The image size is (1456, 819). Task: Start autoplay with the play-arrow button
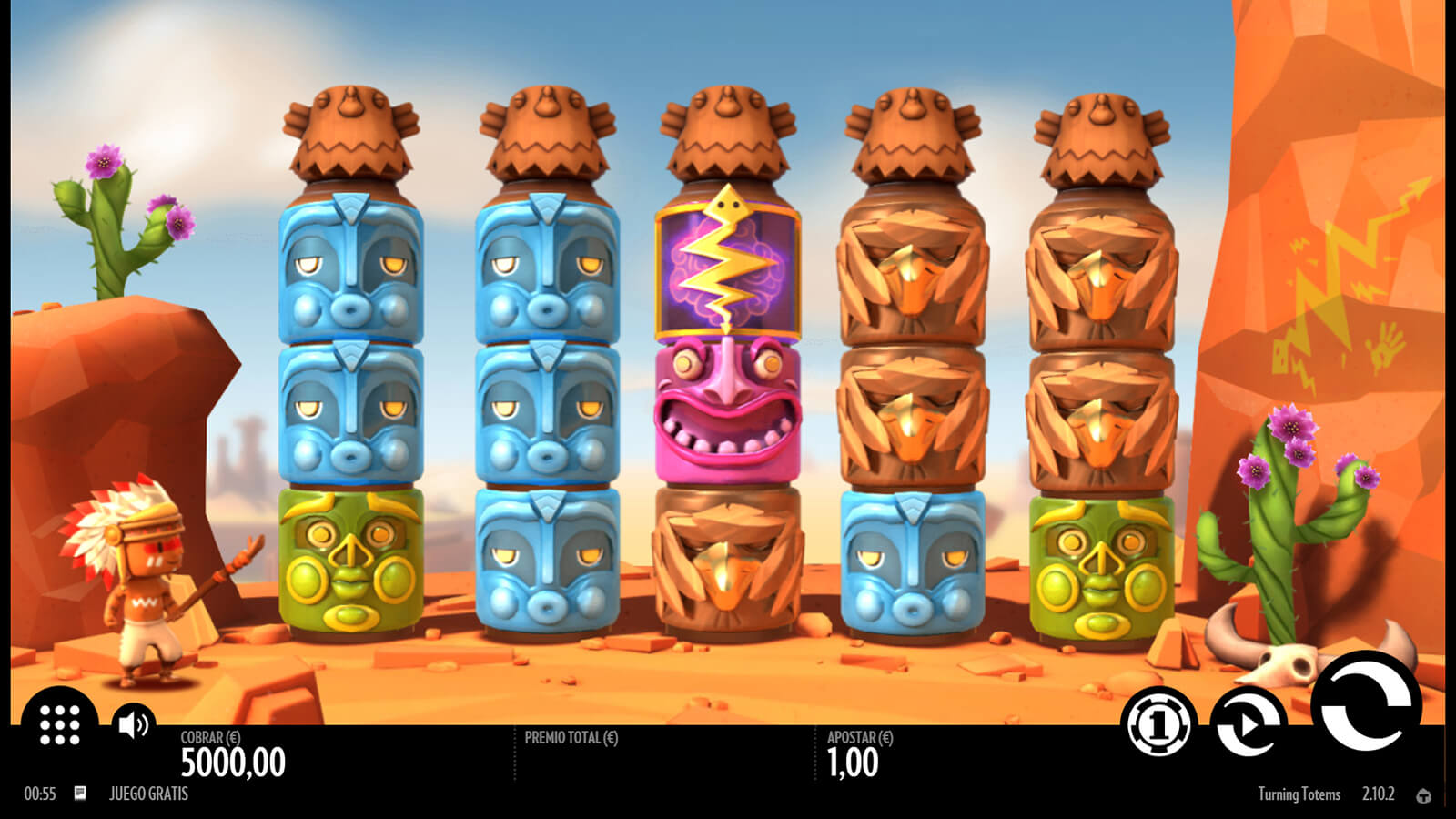click(x=1248, y=724)
